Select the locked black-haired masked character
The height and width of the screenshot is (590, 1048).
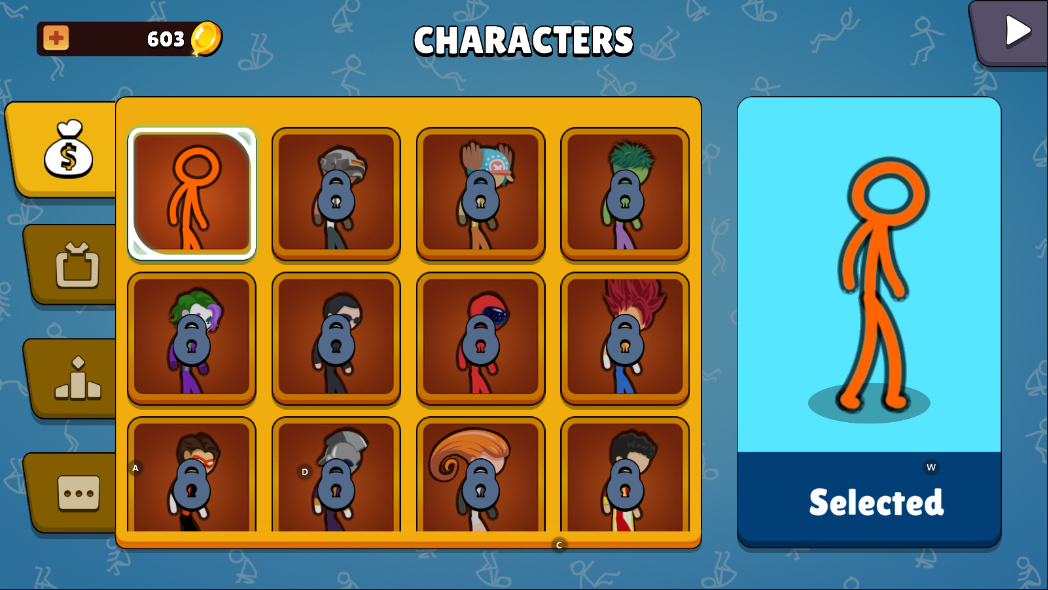point(336,338)
